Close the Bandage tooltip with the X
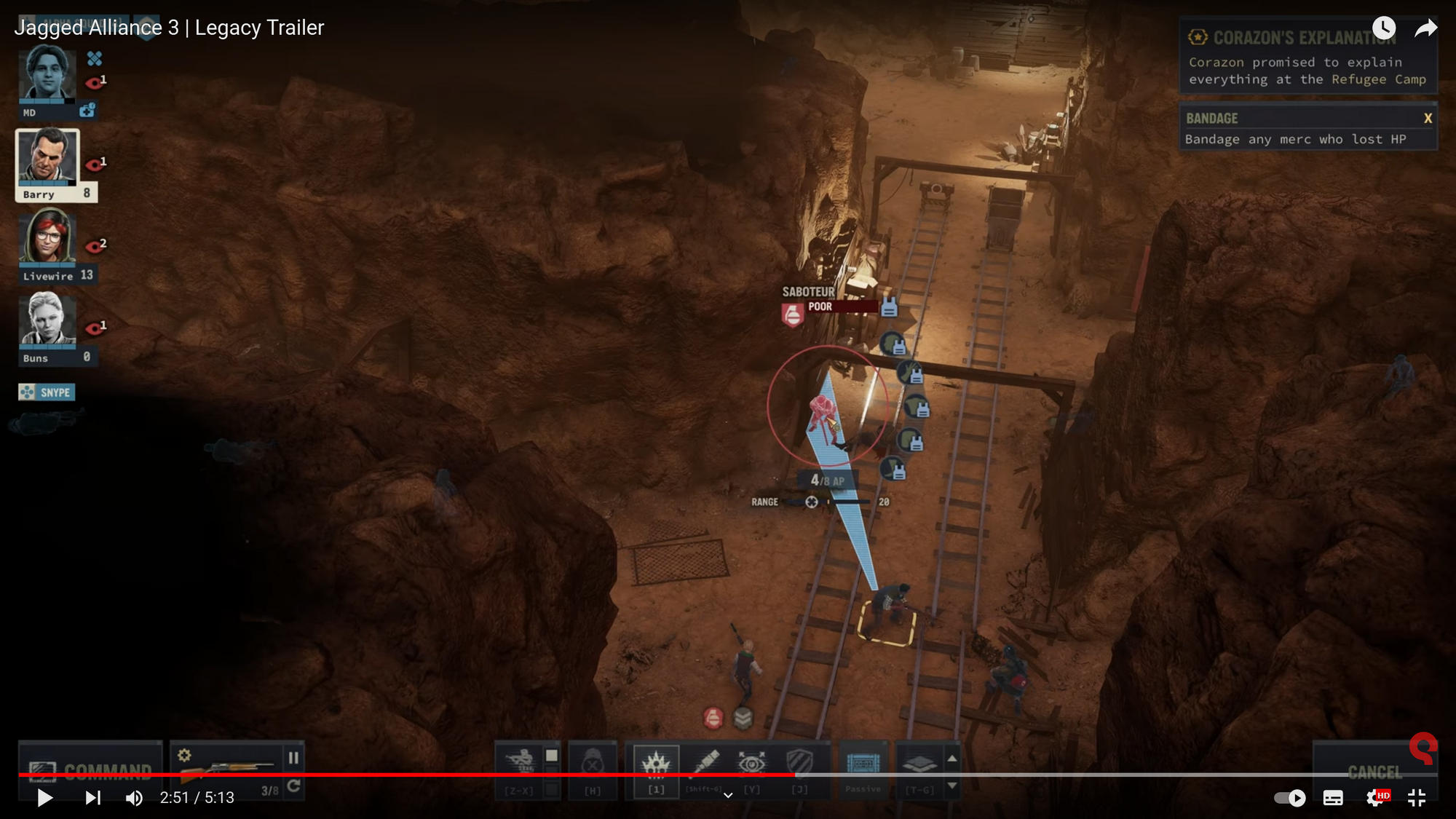The width and height of the screenshot is (1456, 819). pos(1428,117)
